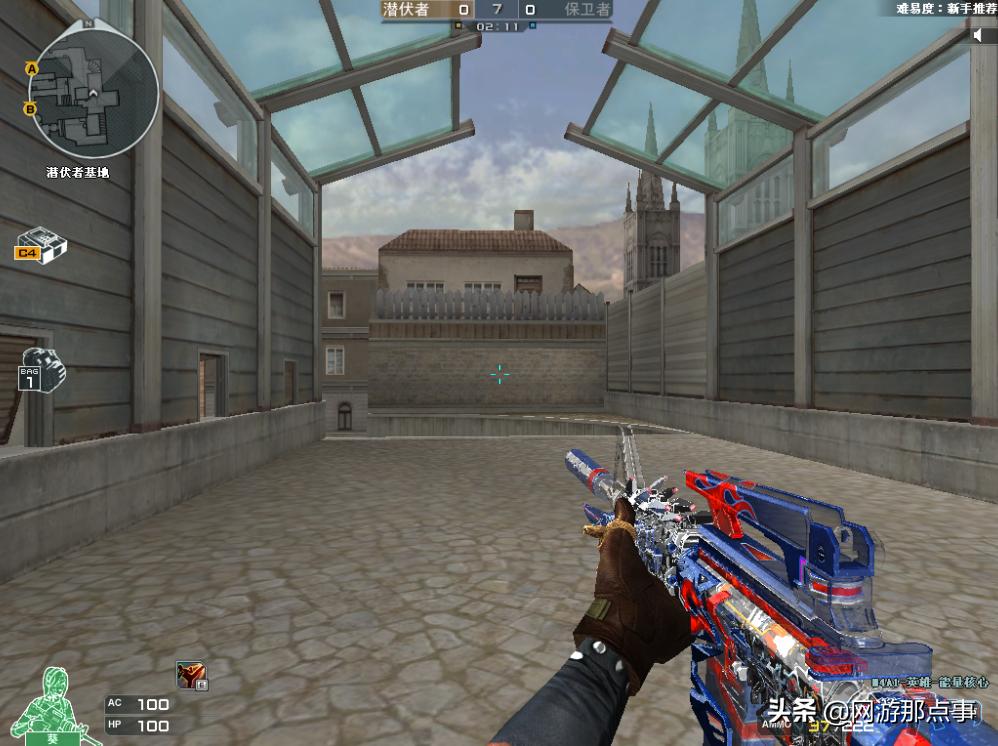The image size is (998, 746).
Task: Click the C4 bomb icon
Action: (x=40, y=244)
